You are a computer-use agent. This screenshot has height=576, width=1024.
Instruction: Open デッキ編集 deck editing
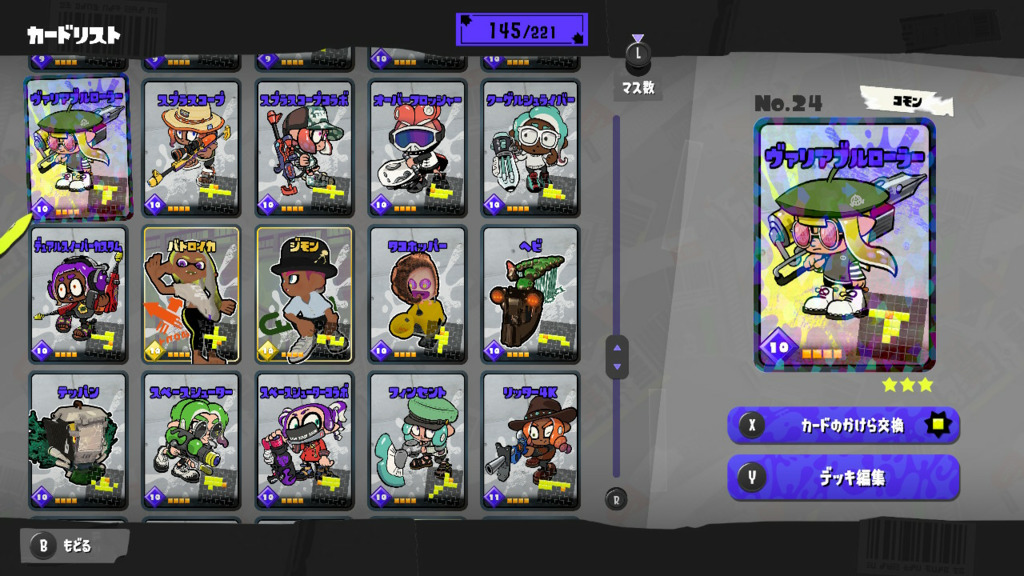[x=843, y=478]
